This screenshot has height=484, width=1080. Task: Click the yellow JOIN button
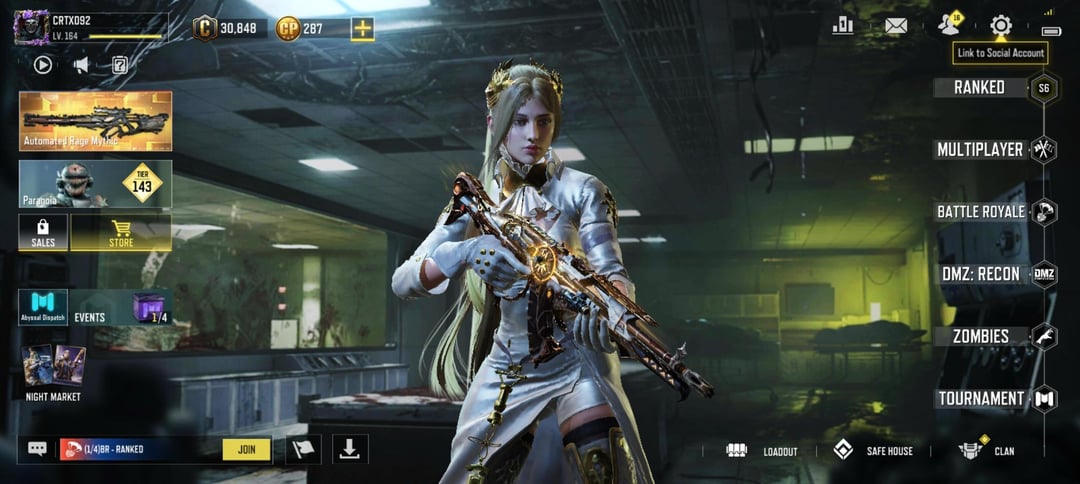[x=247, y=449]
